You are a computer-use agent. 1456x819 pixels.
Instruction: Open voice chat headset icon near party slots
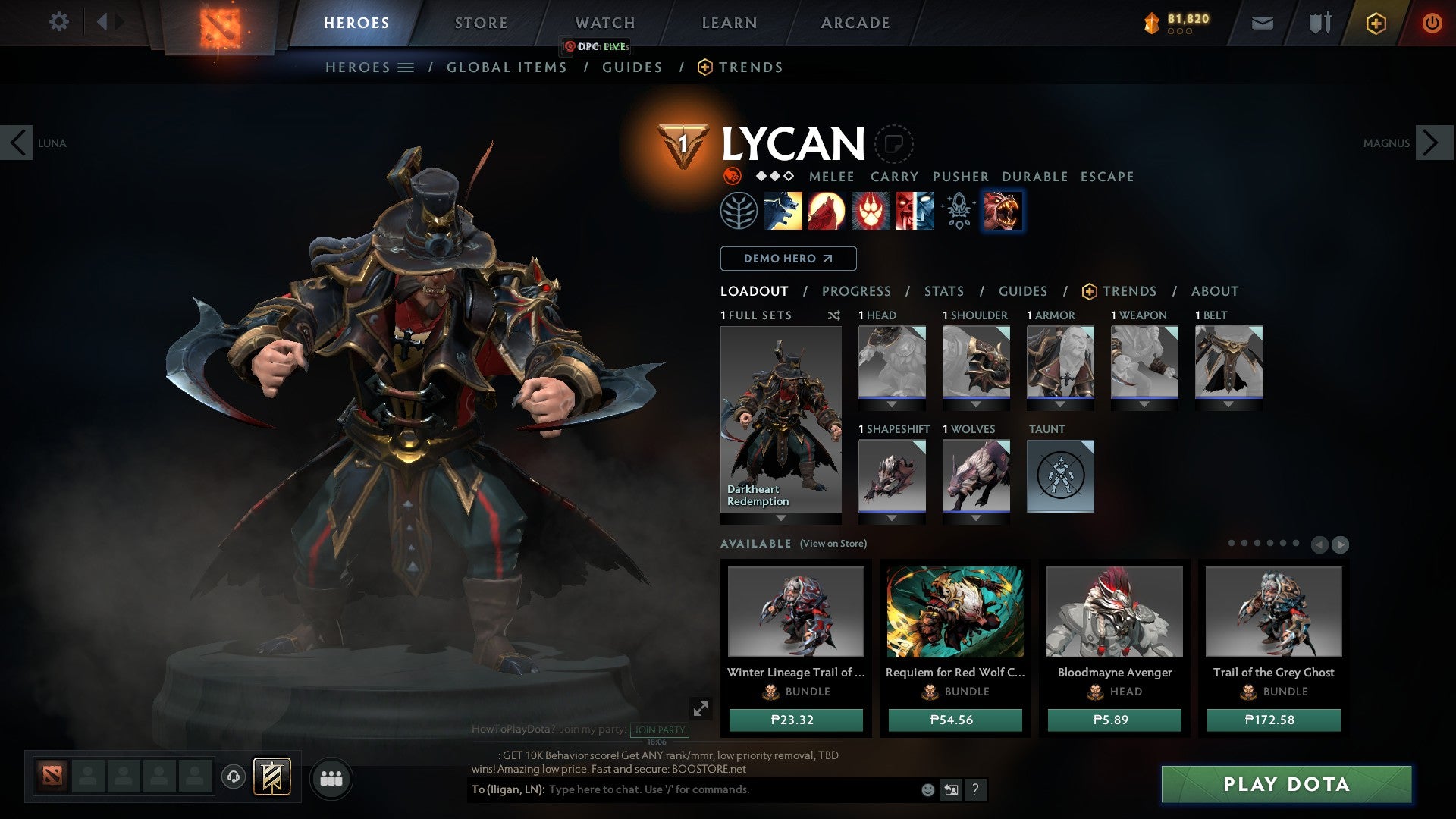(233, 777)
